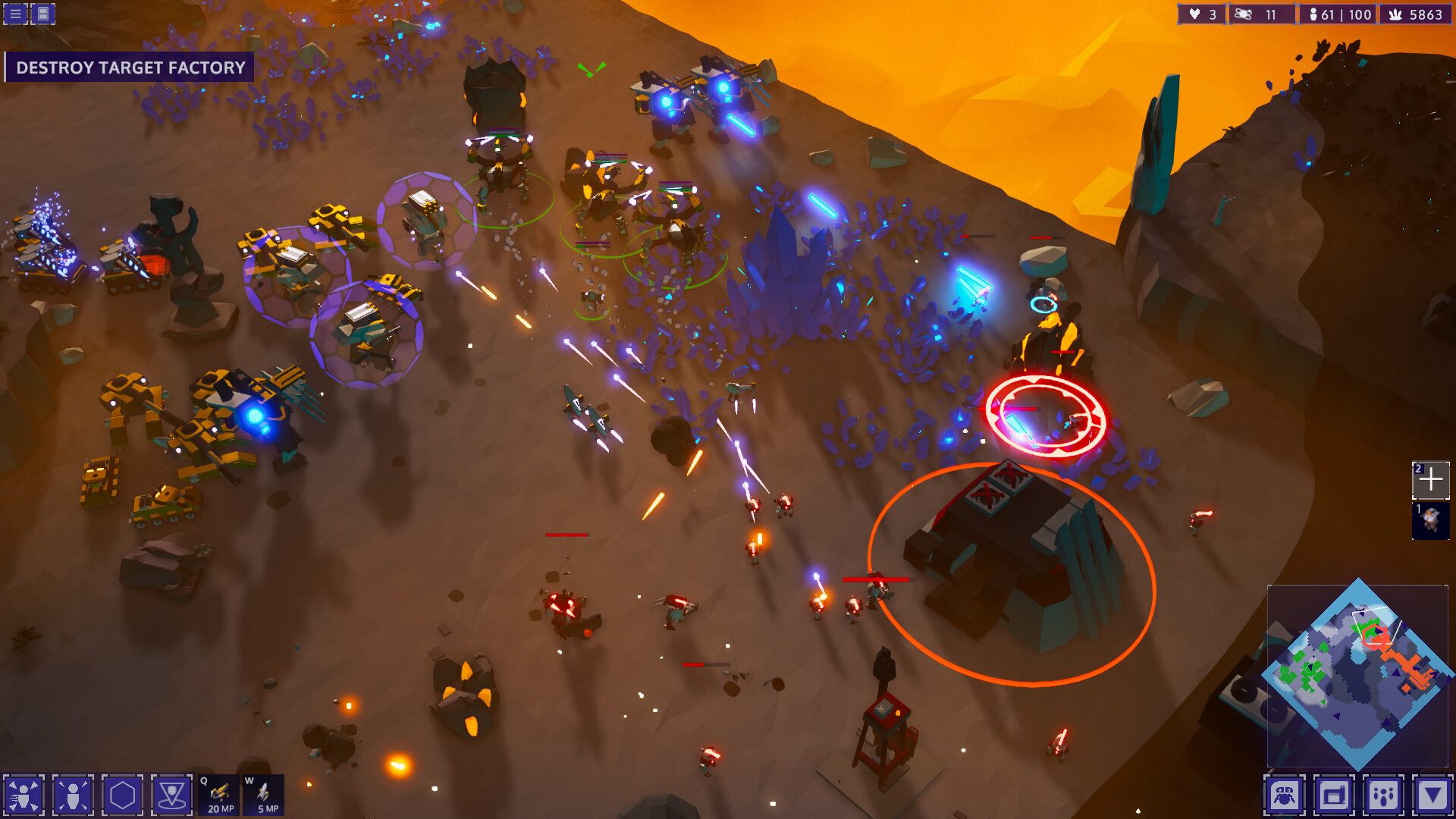This screenshot has height=819, width=1456.
Task: Open the second square icon in top-left
Action: tap(42, 13)
